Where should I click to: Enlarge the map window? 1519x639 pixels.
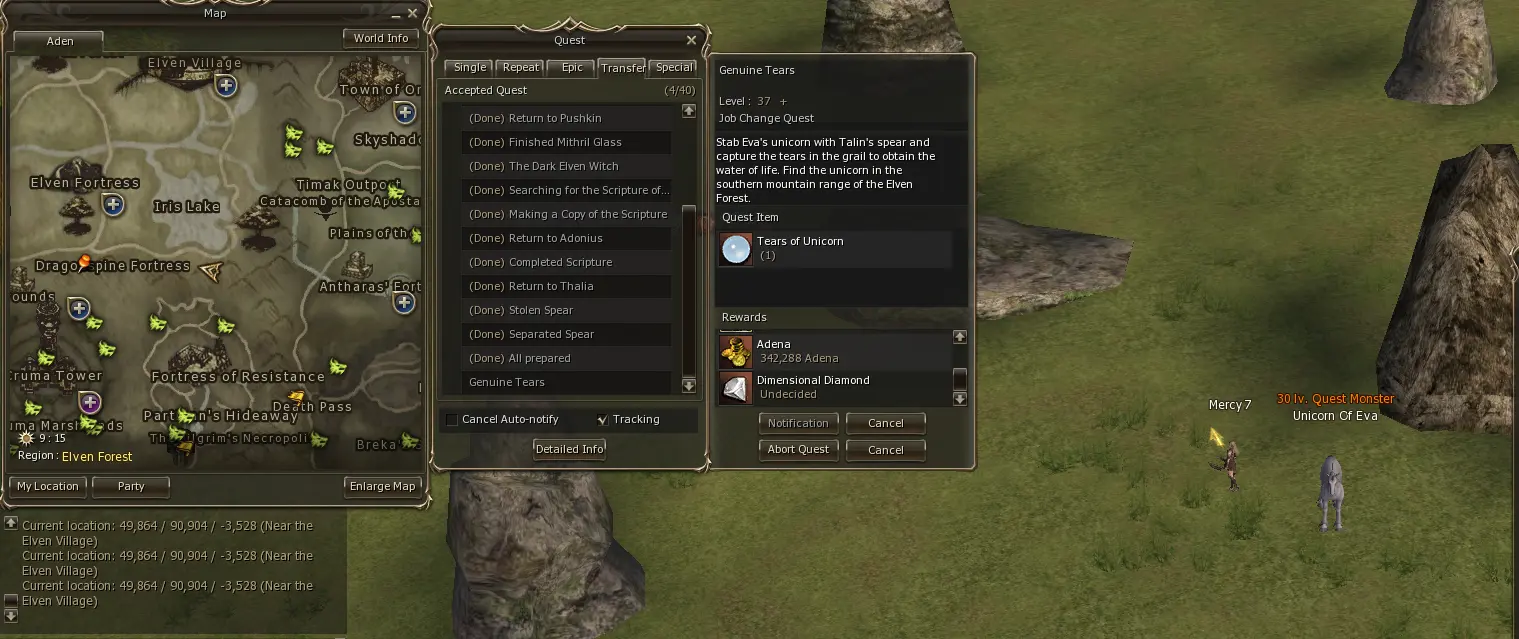click(x=382, y=487)
